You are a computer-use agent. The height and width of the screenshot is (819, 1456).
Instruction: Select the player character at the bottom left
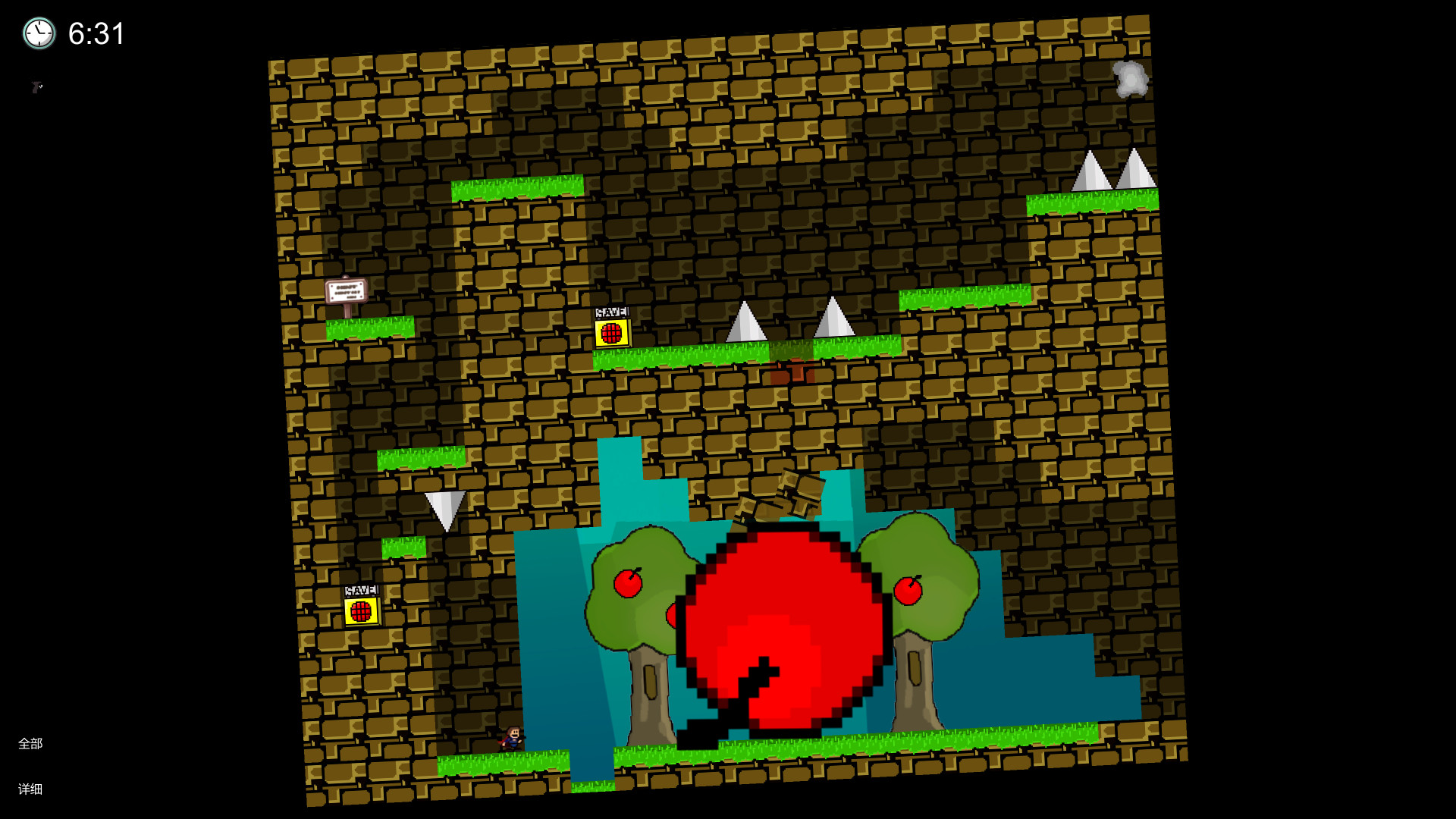click(513, 738)
